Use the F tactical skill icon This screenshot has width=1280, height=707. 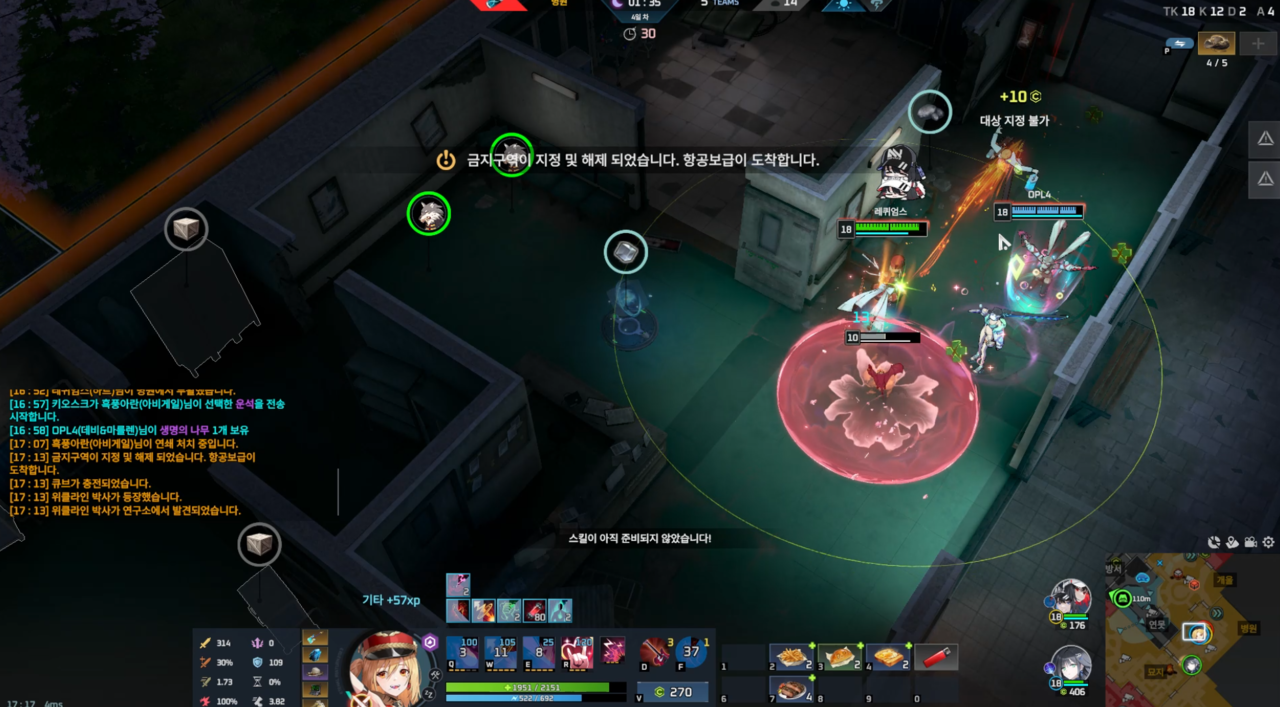[x=691, y=652]
